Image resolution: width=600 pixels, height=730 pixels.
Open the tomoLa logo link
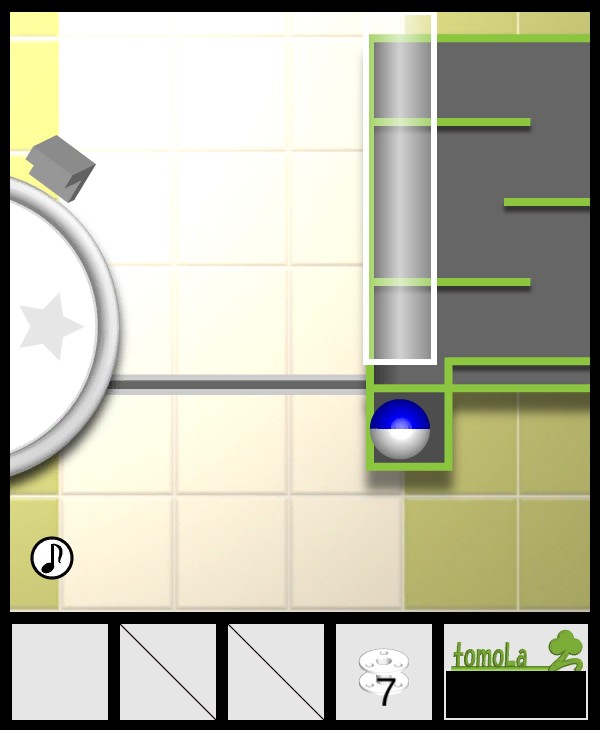pyautogui.click(x=515, y=651)
